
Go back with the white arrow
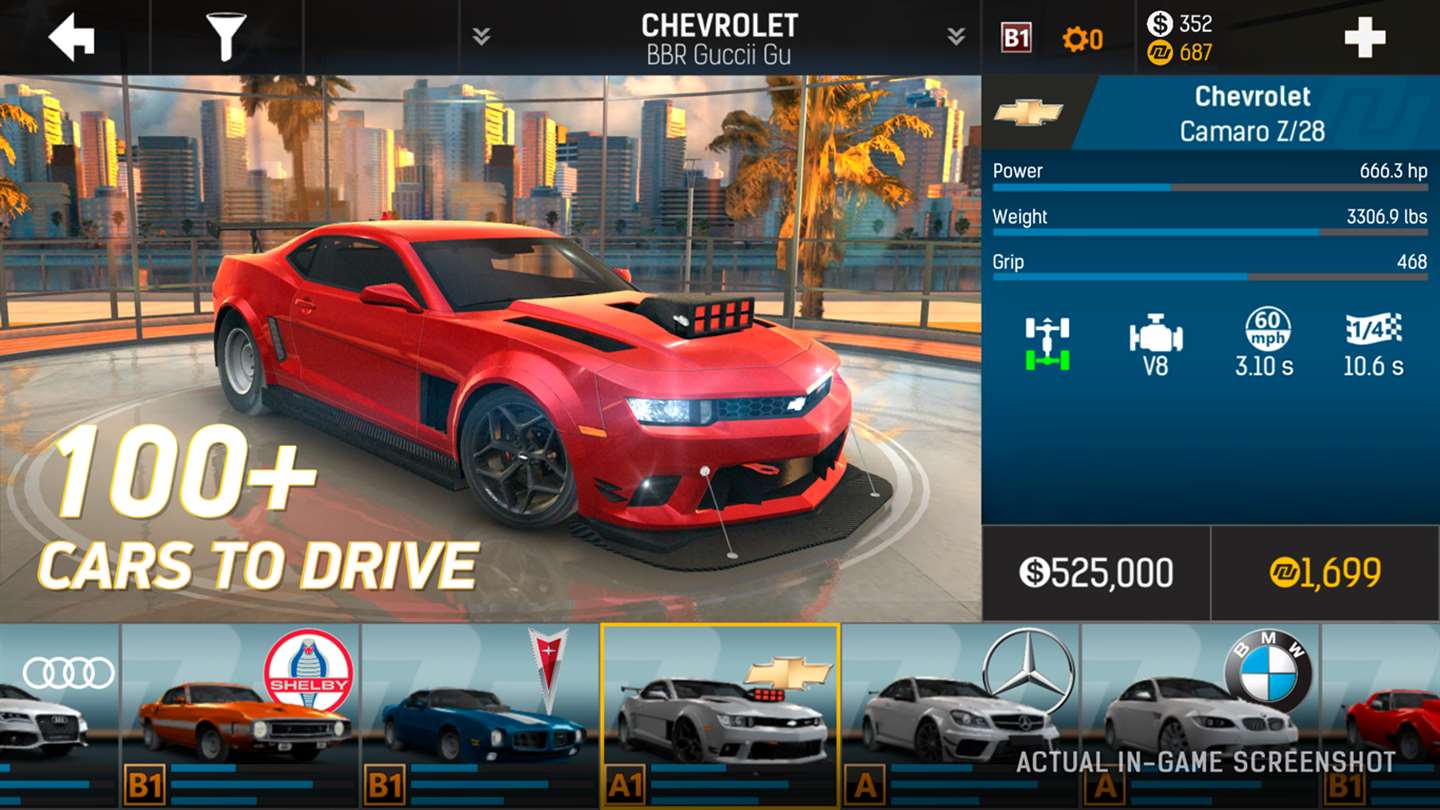coord(72,38)
